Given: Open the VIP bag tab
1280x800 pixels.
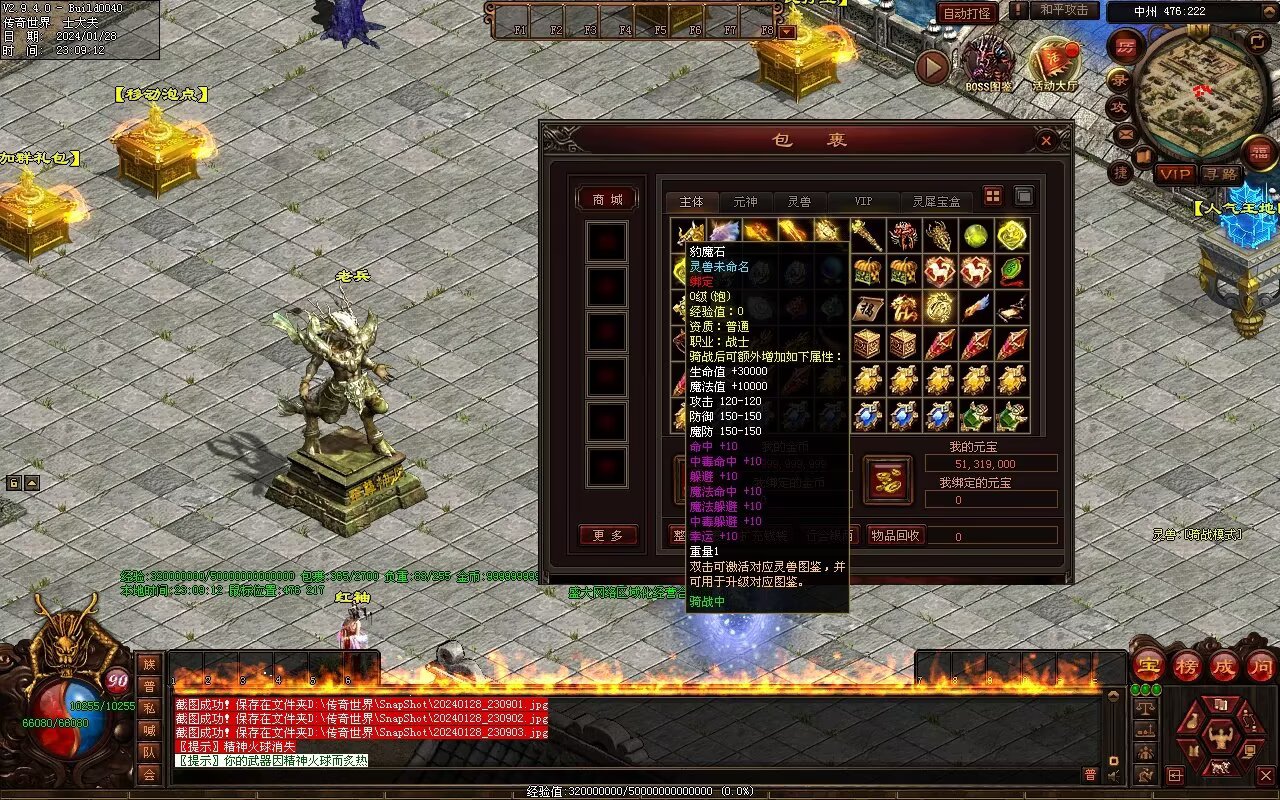Looking at the screenshot, I should [862, 202].
